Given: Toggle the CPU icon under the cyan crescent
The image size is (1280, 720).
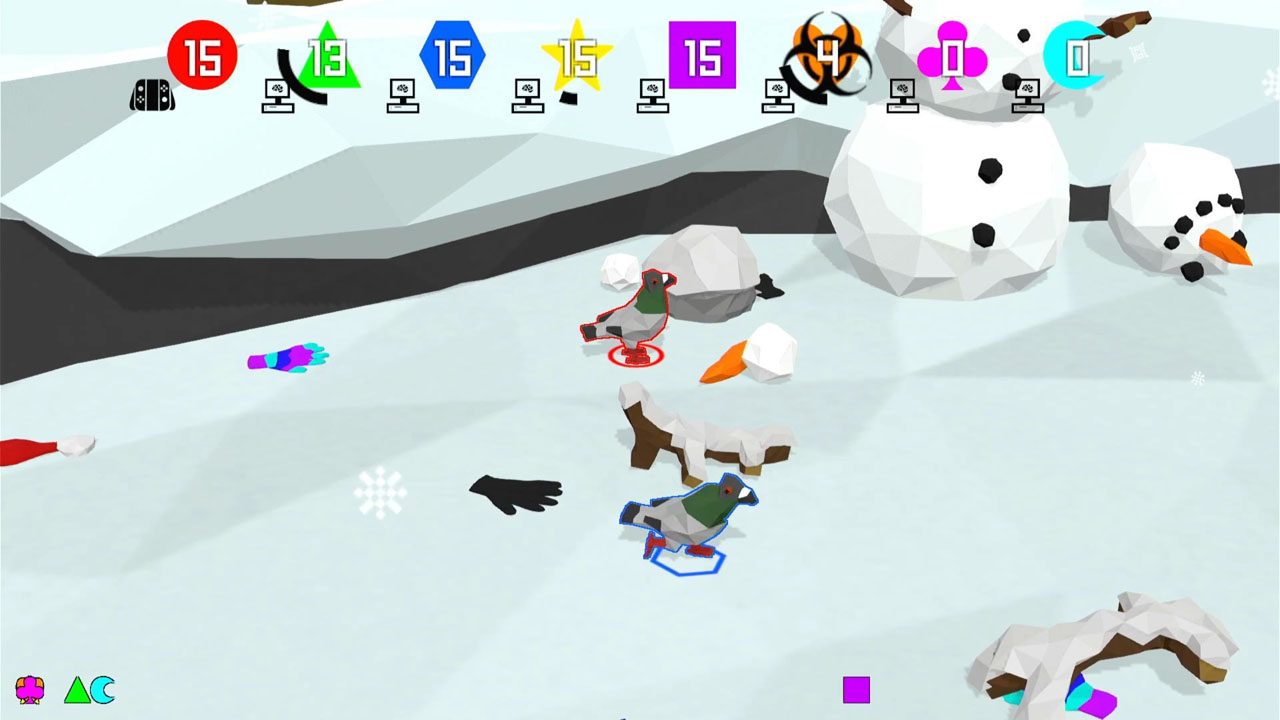Looking at the screenshot, I should [x=1027, y=95].
